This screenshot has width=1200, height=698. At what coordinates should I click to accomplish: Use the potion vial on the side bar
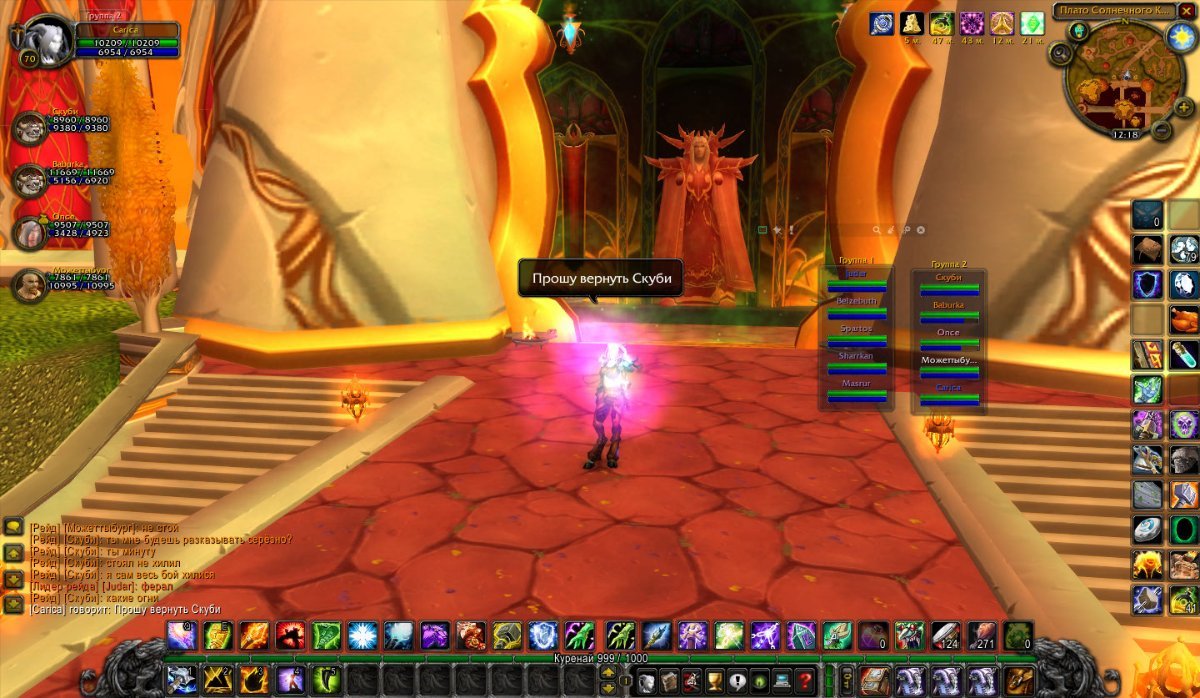coord(1184,355)
